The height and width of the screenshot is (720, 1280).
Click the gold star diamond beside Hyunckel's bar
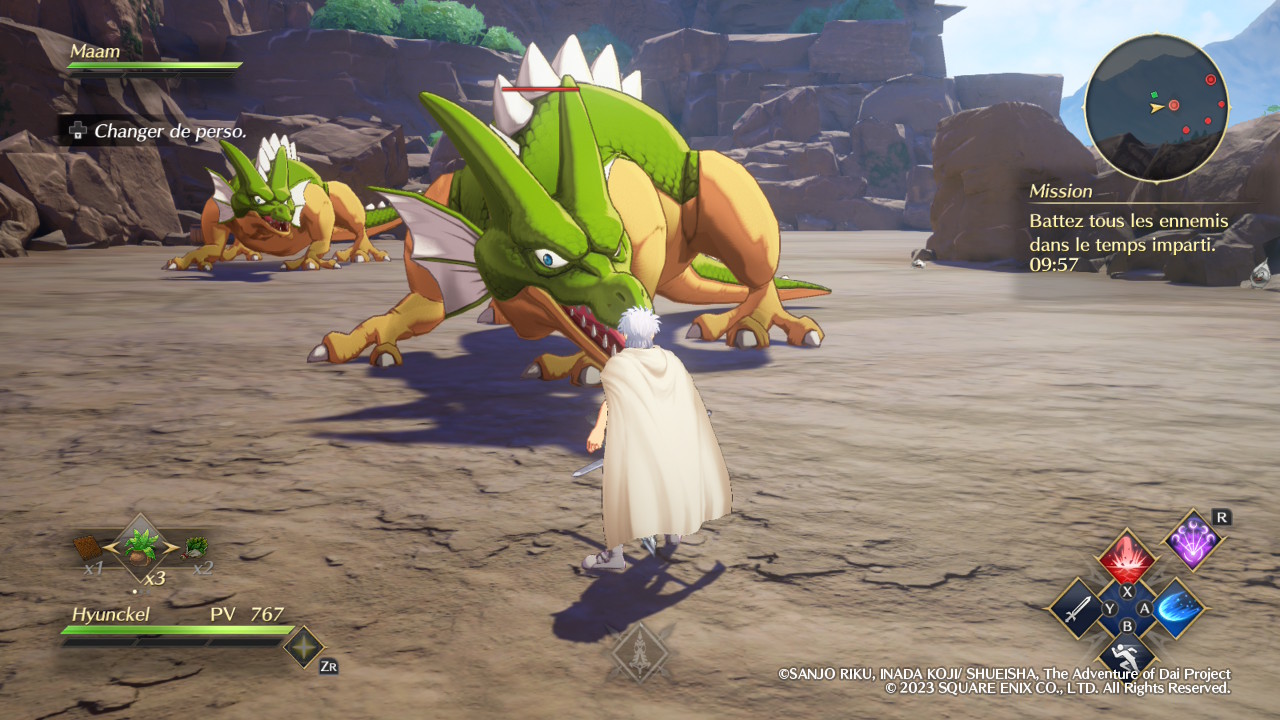[303, 646]
